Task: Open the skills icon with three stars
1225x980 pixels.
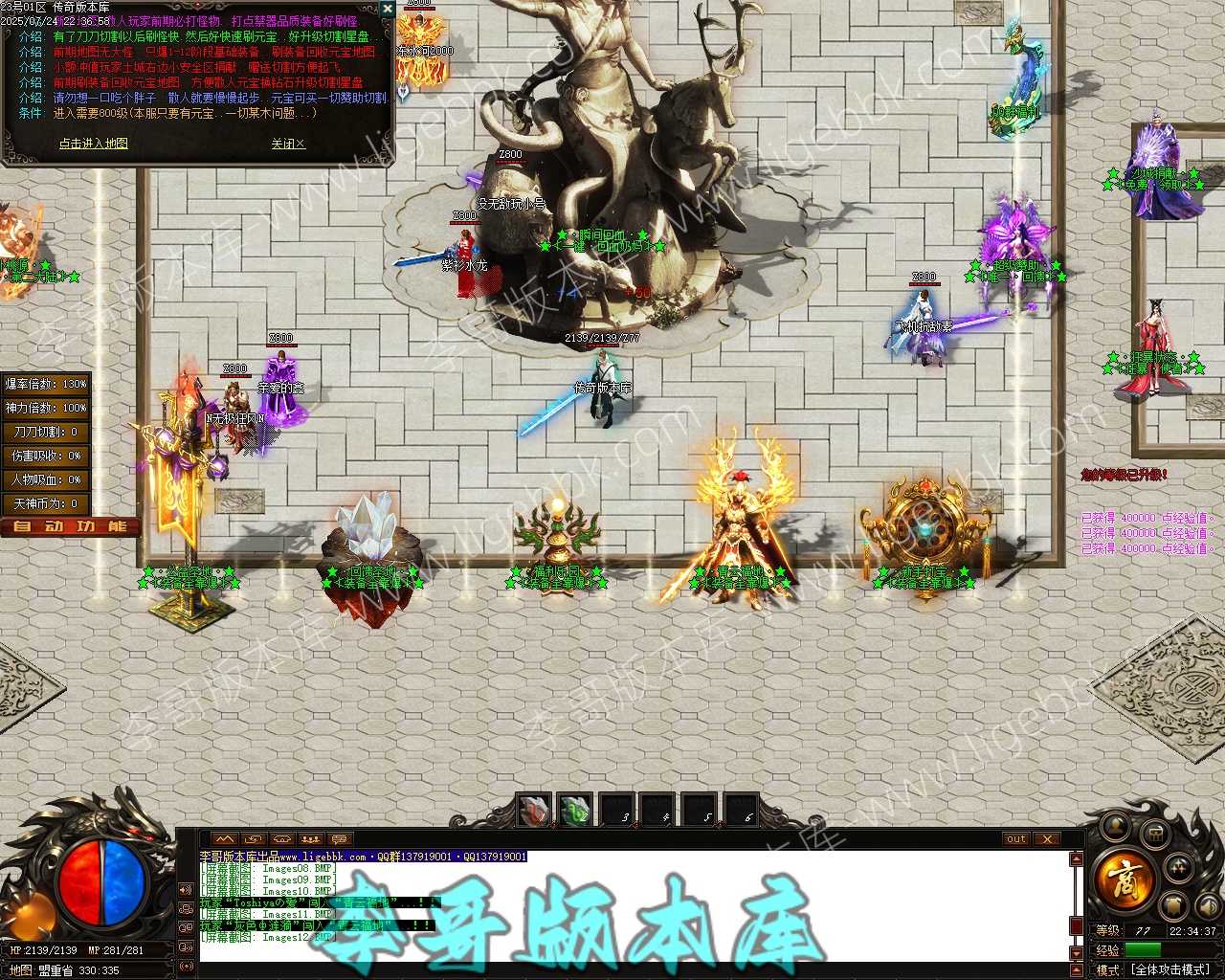Action: [1179, 867]
